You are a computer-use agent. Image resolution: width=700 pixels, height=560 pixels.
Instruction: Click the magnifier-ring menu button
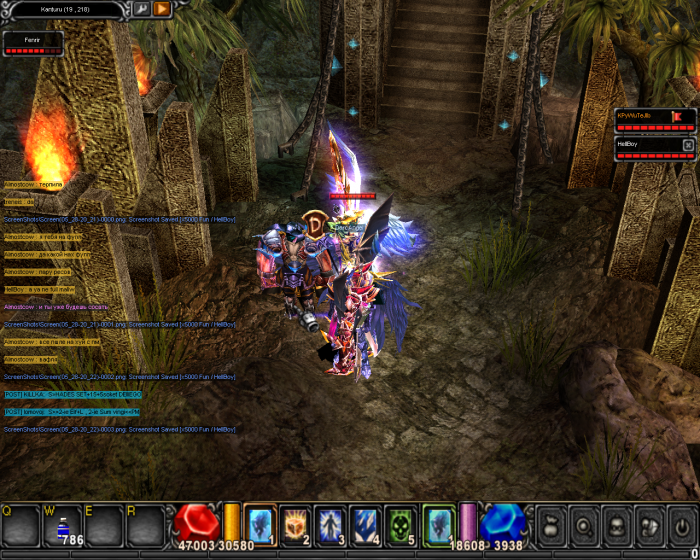(x=584, y=525)
